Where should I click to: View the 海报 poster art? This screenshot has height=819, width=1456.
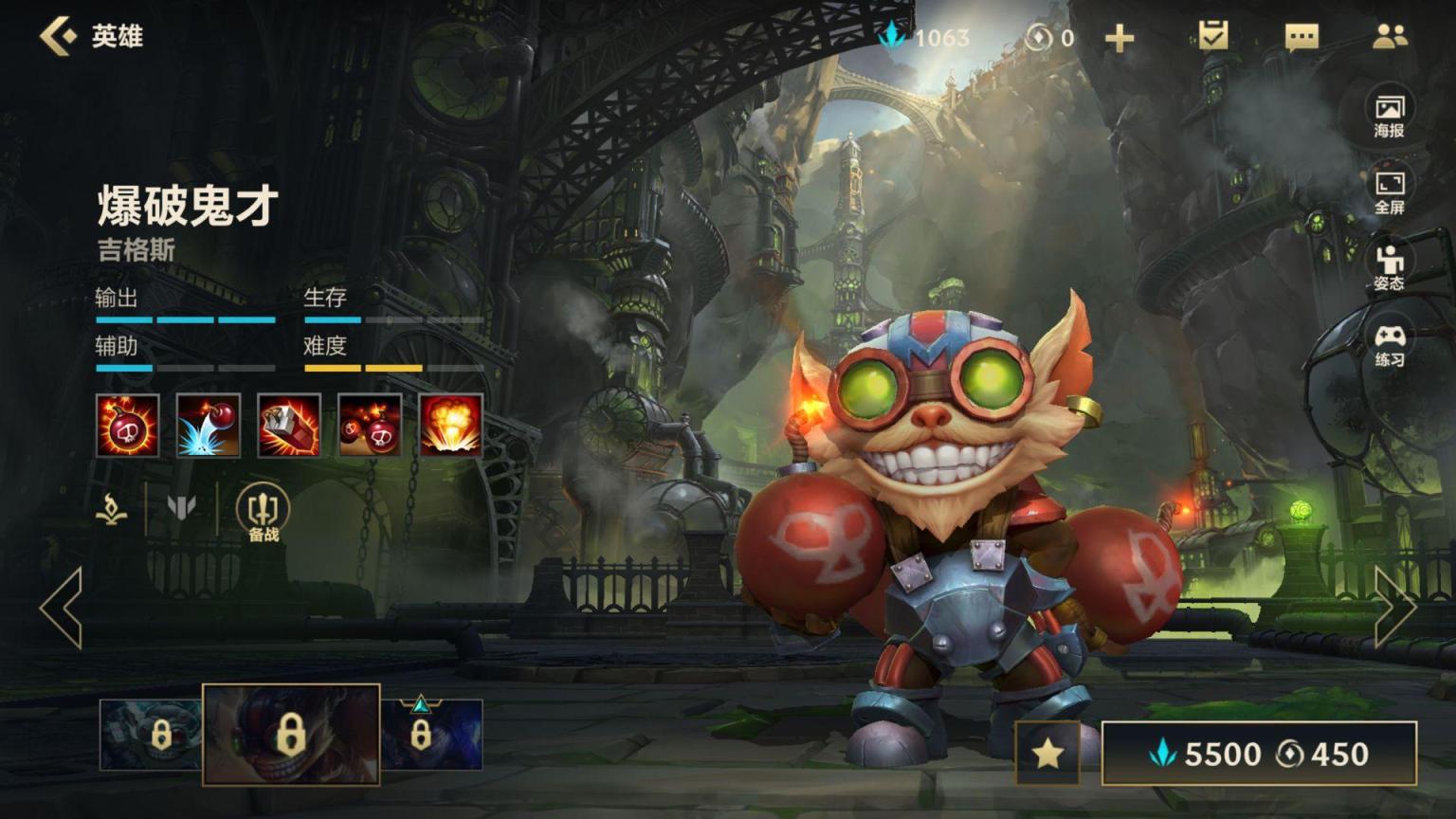point(1389,116)
